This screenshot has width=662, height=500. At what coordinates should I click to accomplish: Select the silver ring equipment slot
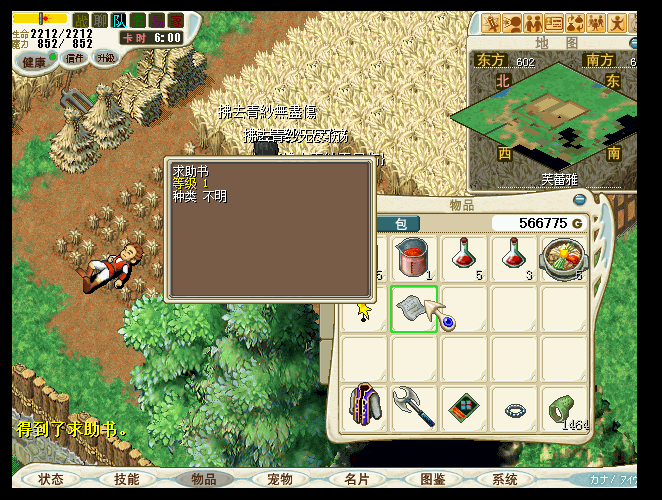click(513, 407)
